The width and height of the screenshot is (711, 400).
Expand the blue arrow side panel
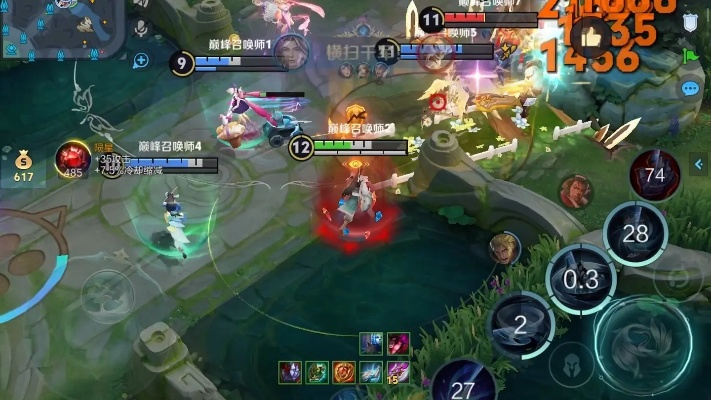tap(700, 164)
